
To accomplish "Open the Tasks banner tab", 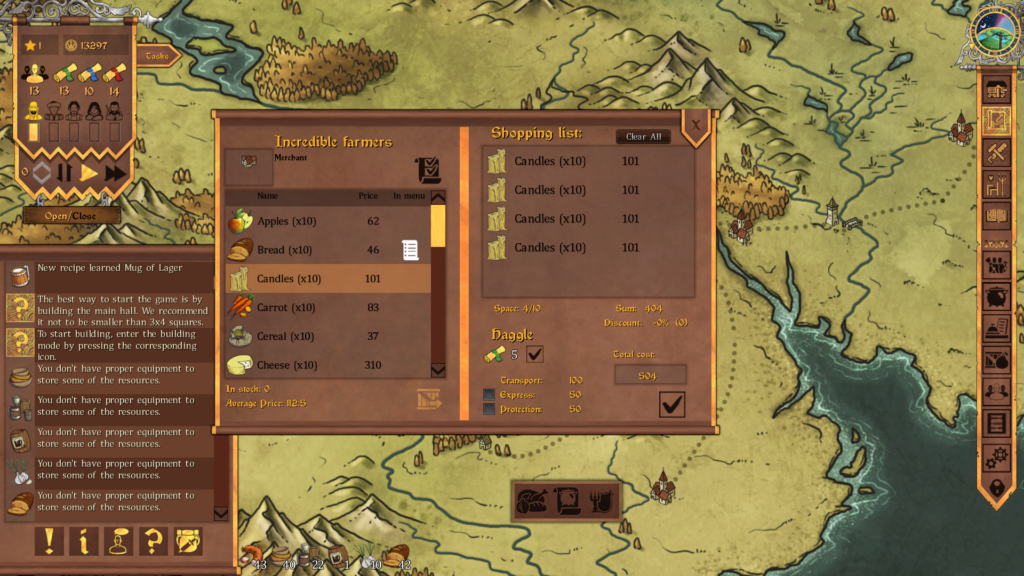I will coord(158,56).
